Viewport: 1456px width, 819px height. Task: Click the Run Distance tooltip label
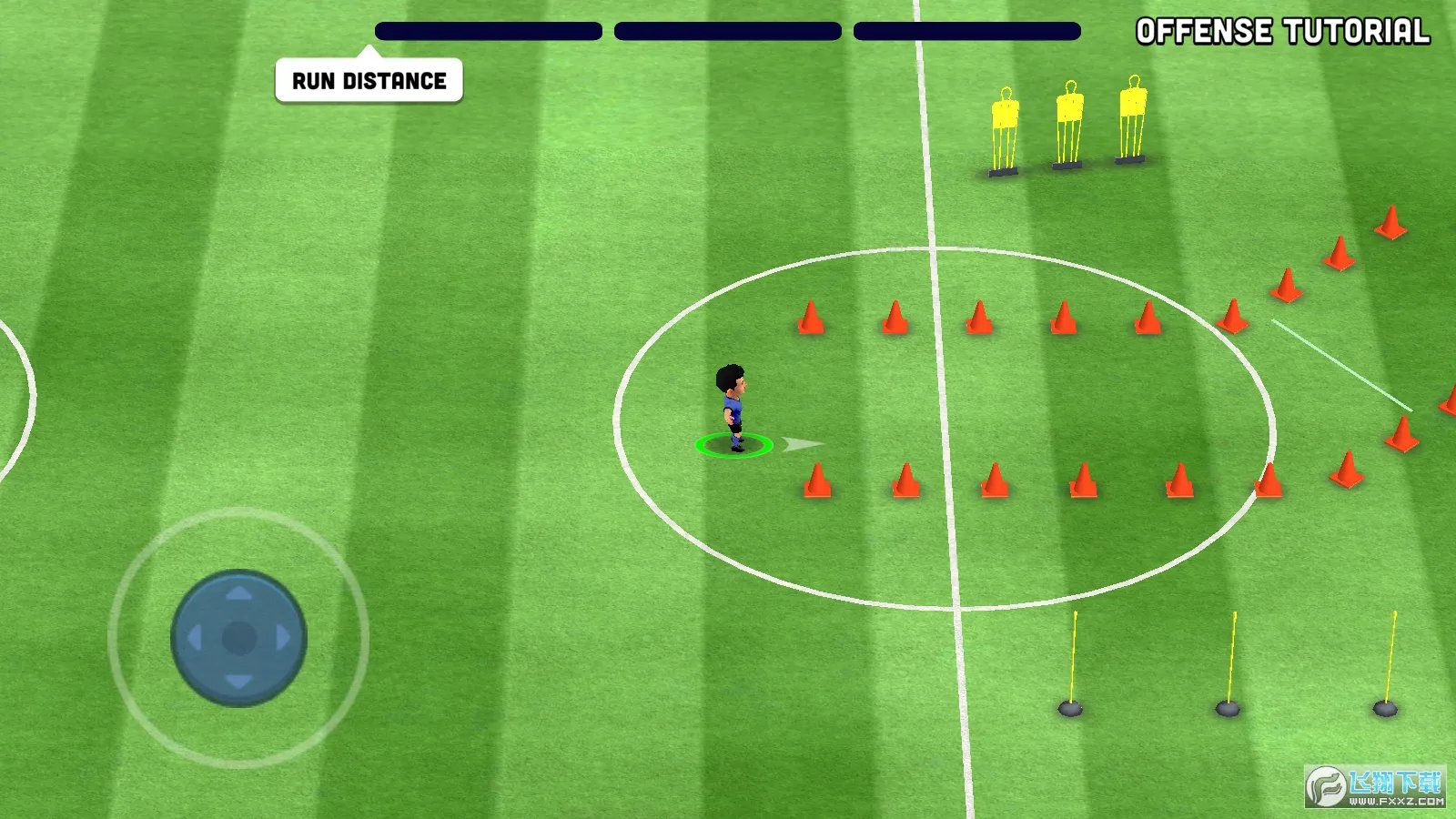tap(369, 81)
